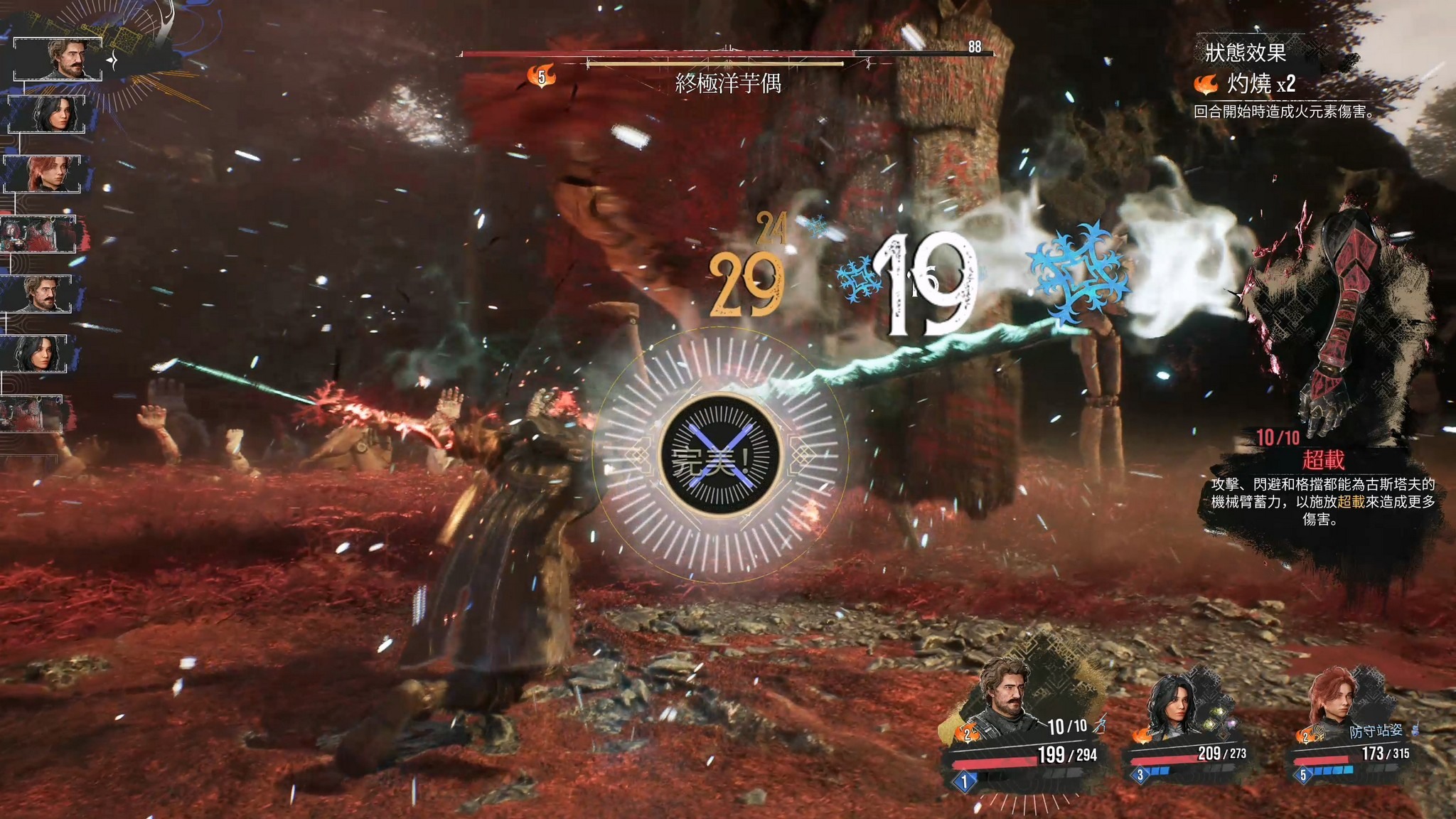This screenshot has height=819, width=1456.
Task: Inspect the 灼燒 flame icon under 狀態效果
Action: 1206,85
